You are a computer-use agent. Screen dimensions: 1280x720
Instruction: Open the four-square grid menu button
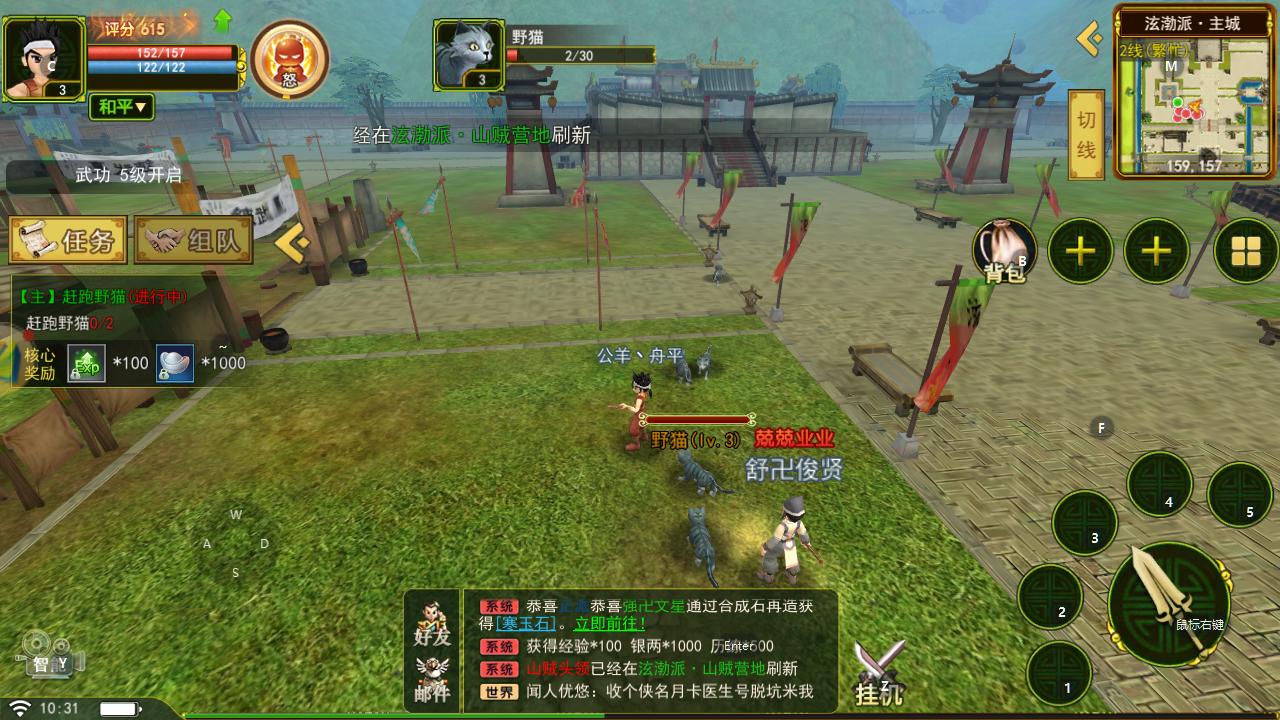(1246, 251)
